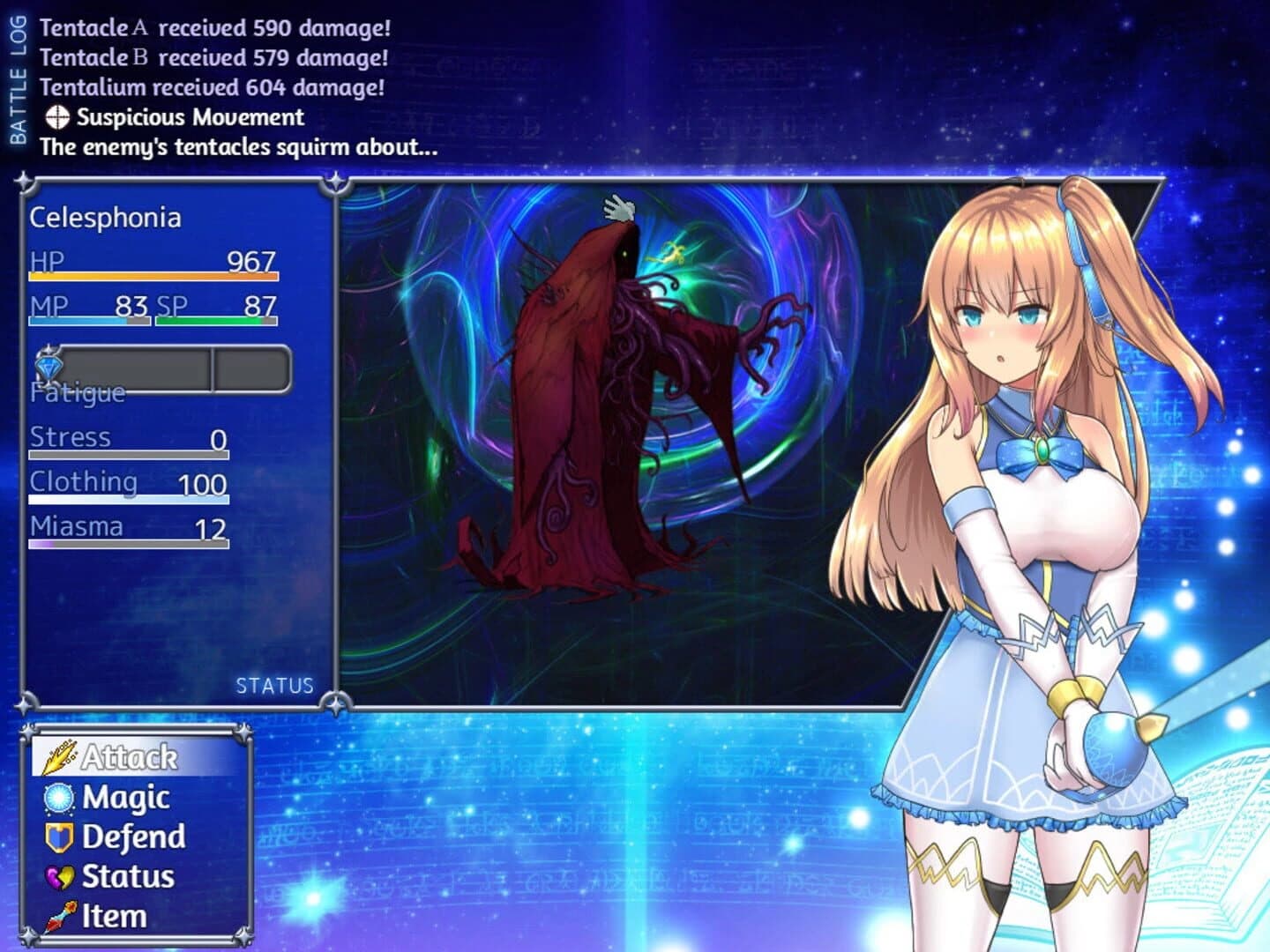
Task: Open Celesphonia's status via the STATUS label
Action: [273, 685]
